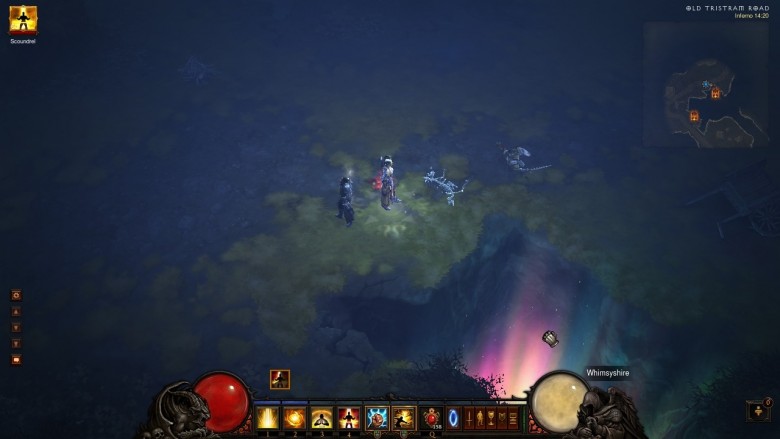Image resolution: width=780 pixels, height=439 pixels.
Task: Cast the red standing figure skill in slot 4
Action: [x=349, y=417]
